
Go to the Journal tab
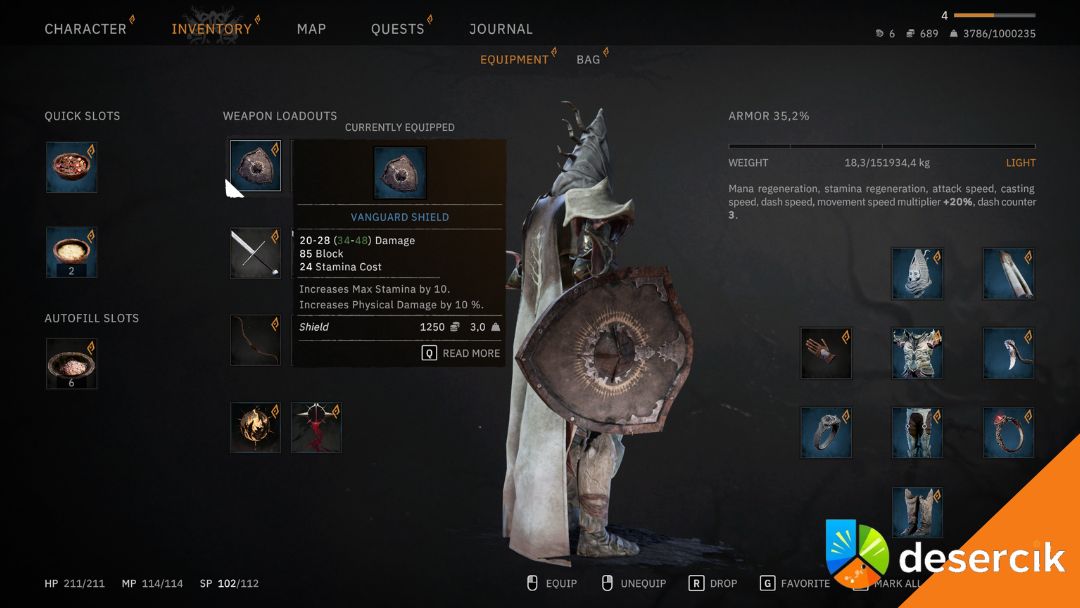501,29
